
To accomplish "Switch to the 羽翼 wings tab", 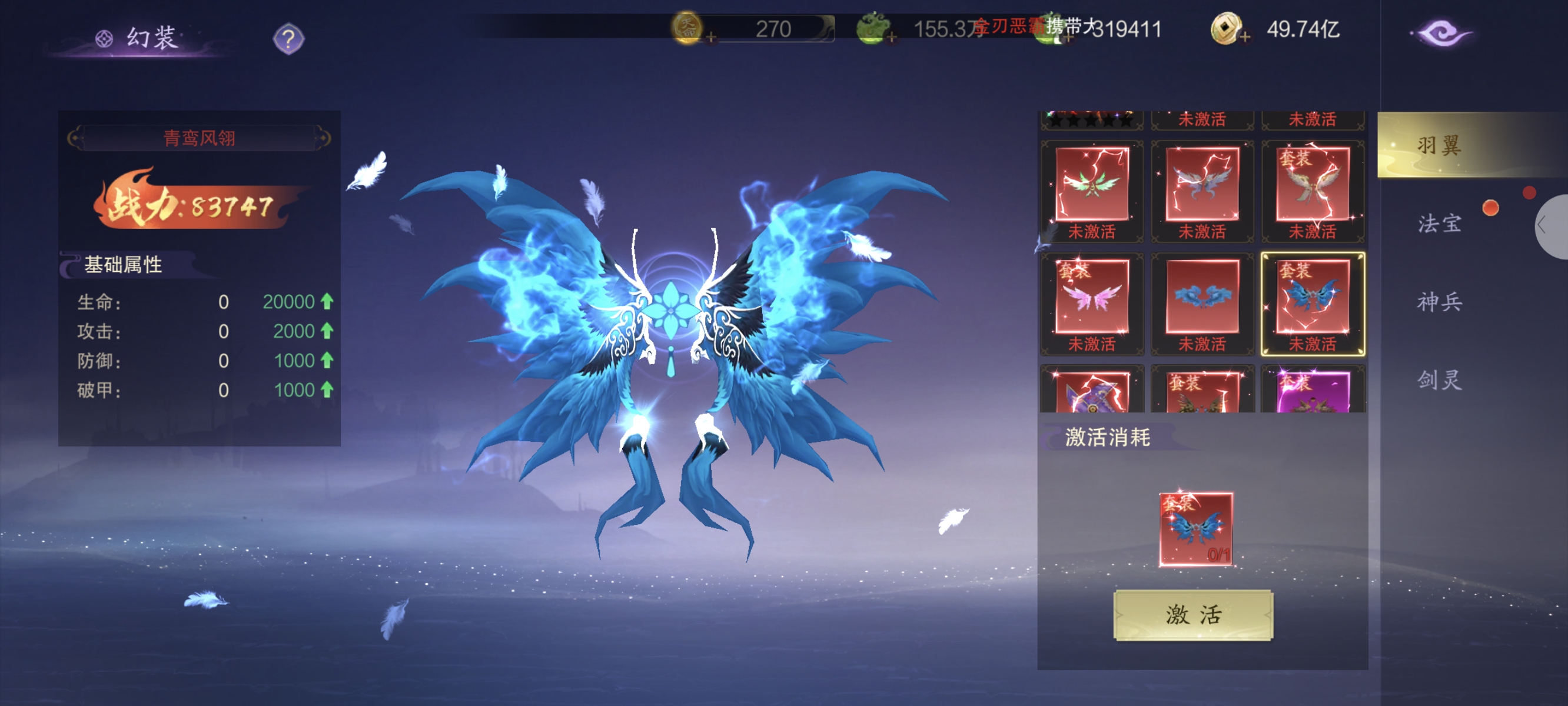I will tap(1439, 145).
